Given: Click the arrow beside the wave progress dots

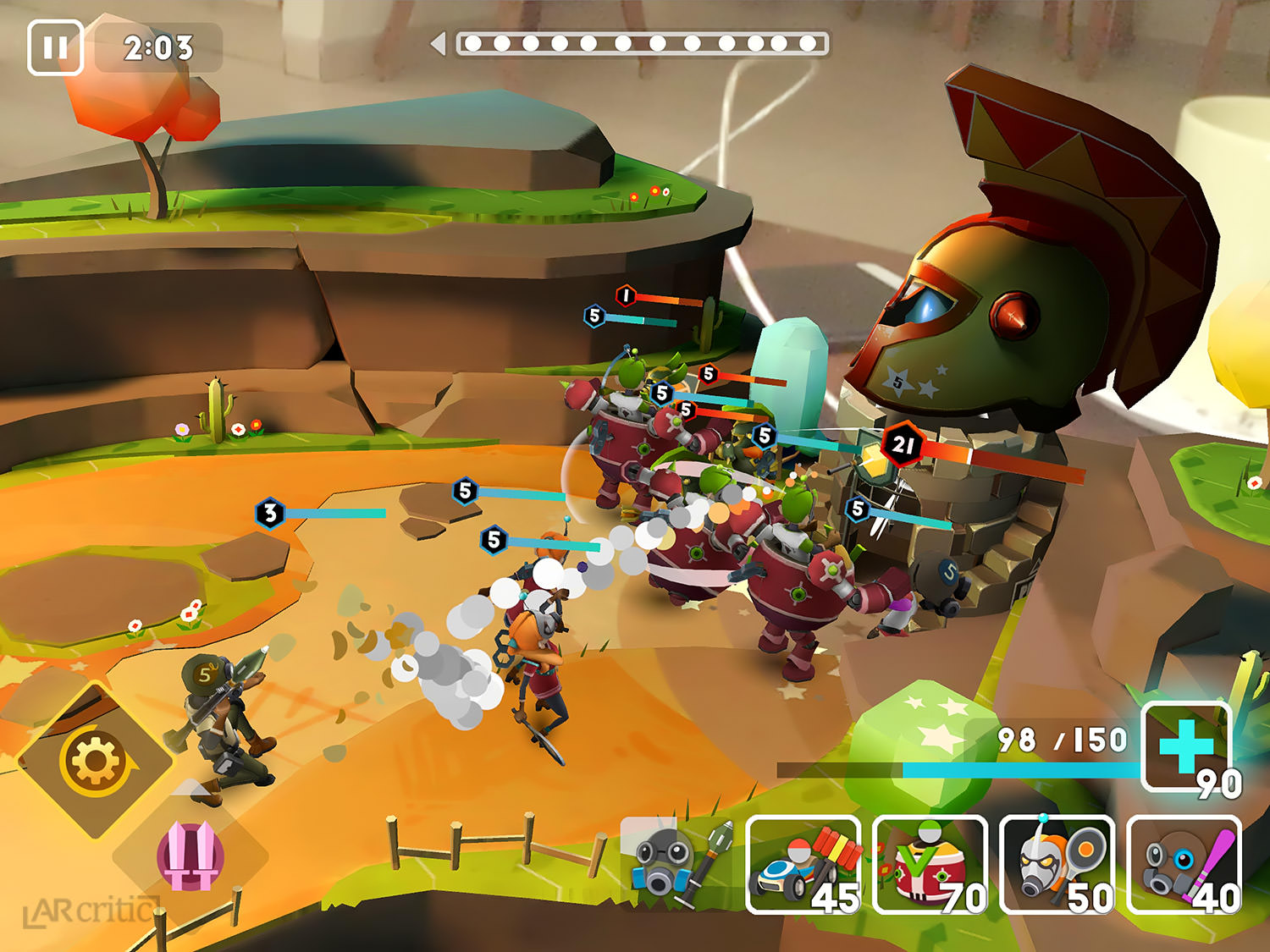Looking at the screenshot, I should click(439, 44).
